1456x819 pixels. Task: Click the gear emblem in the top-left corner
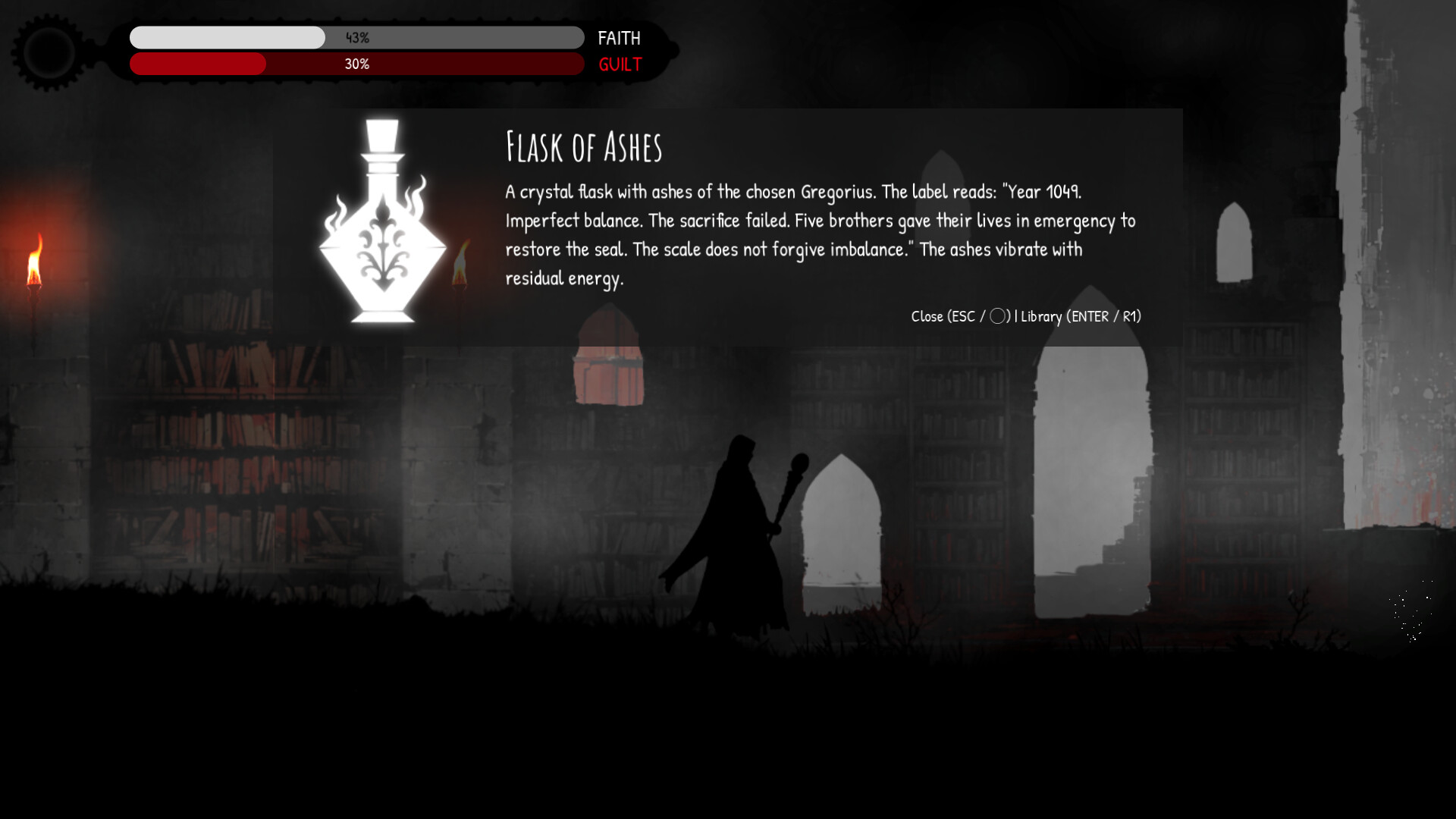coord(47,50)
